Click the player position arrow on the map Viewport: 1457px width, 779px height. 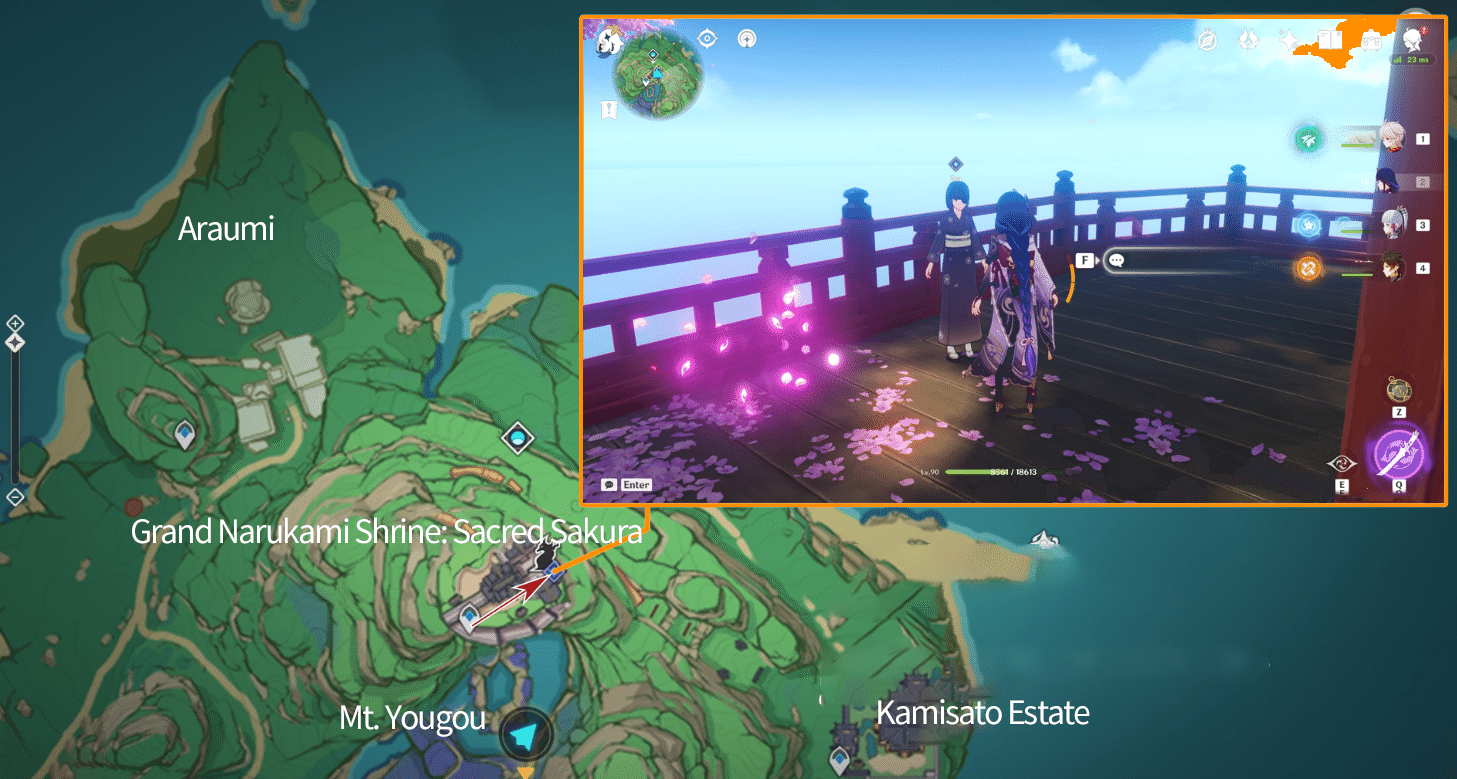pyautogui.click(x=524, y=733)
